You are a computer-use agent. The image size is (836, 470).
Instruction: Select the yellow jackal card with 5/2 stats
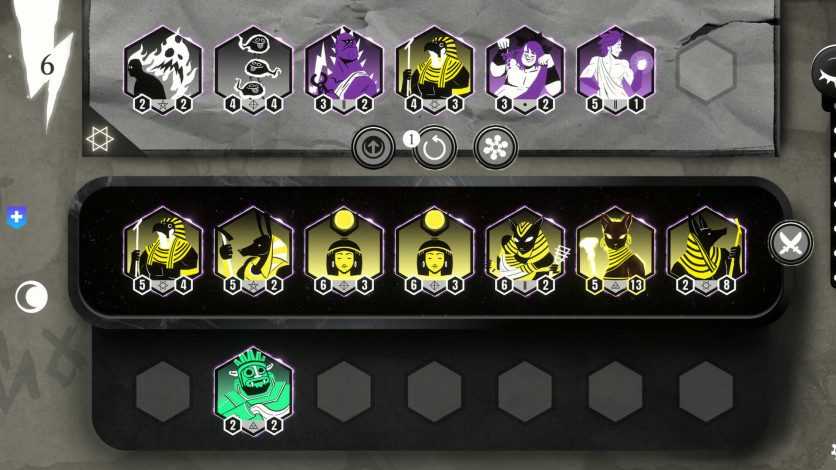click(x=253, y=249)
